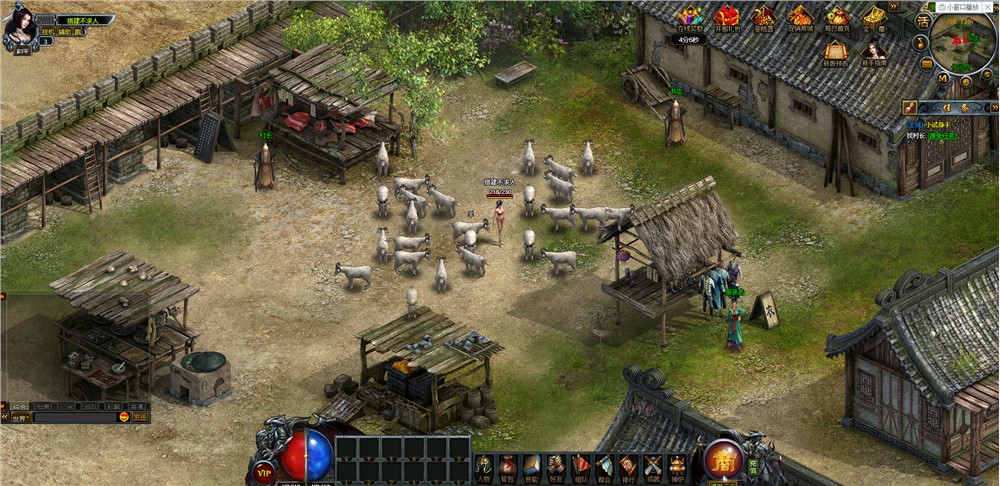Open the server launch gift pack (开服礼包)
Viewport: 1000px width, 486px height.
pos(727,17)
